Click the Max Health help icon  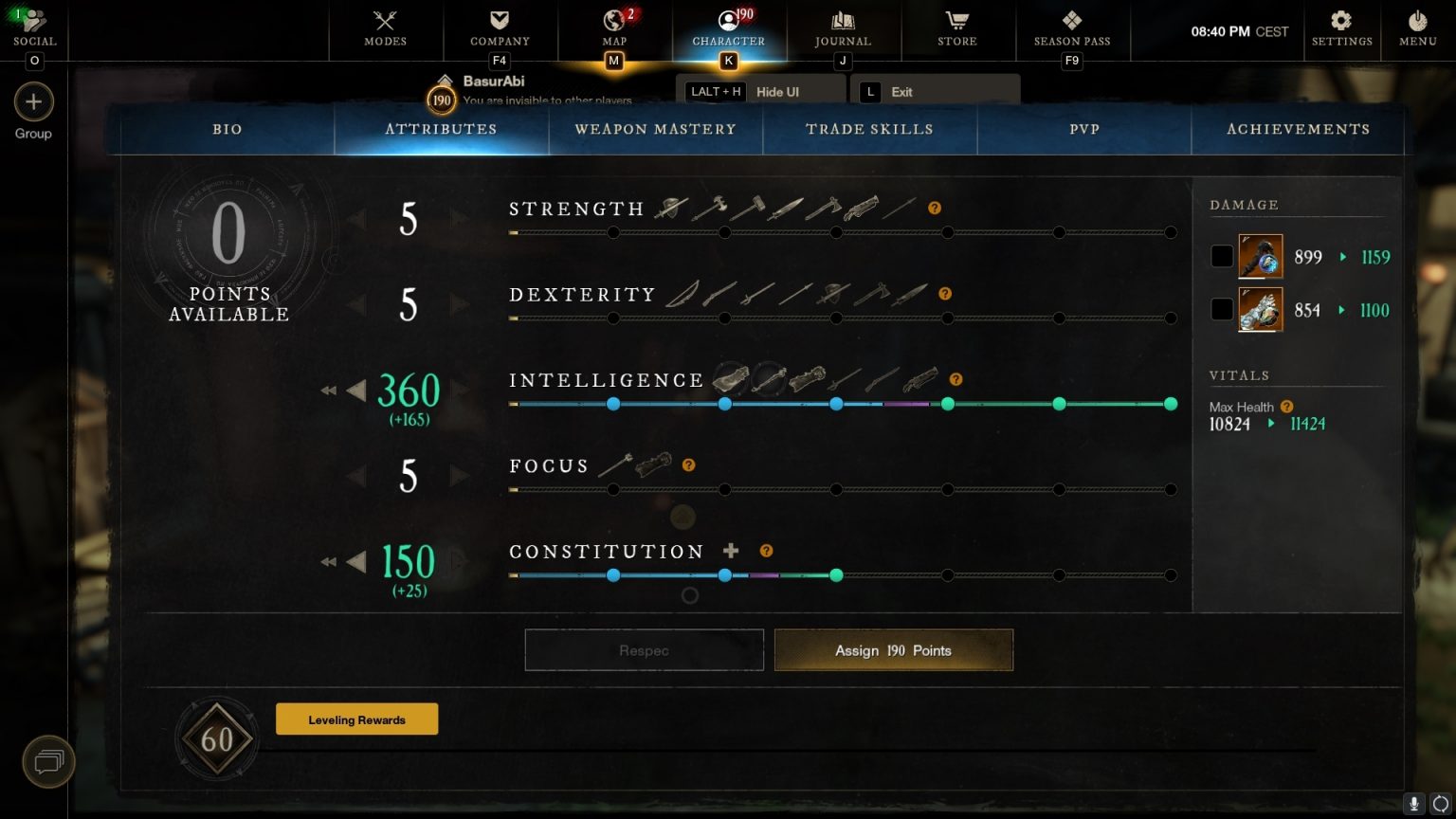click(1286, 406)
